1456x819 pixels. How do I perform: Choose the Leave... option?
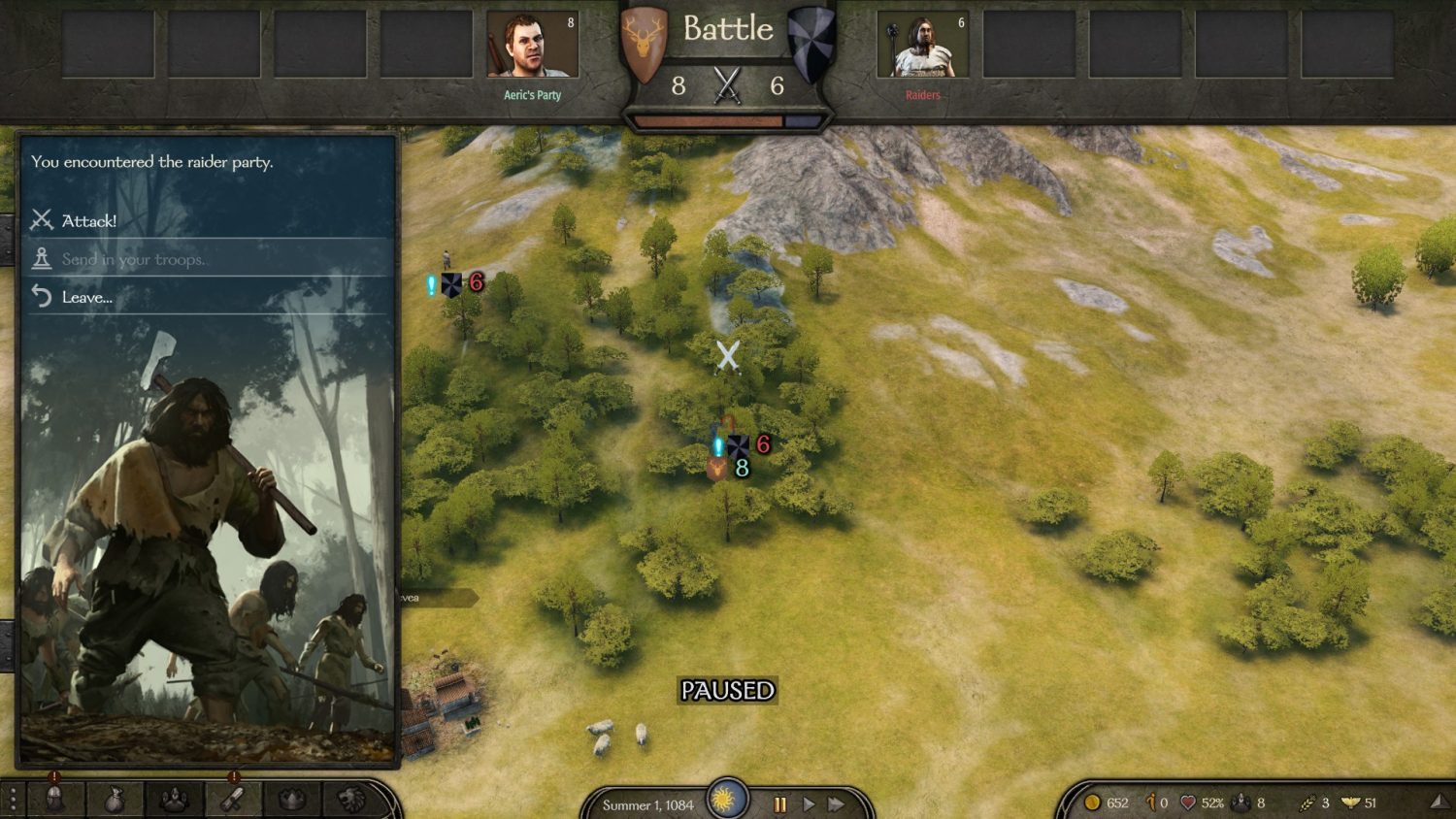tap(87, 298)
